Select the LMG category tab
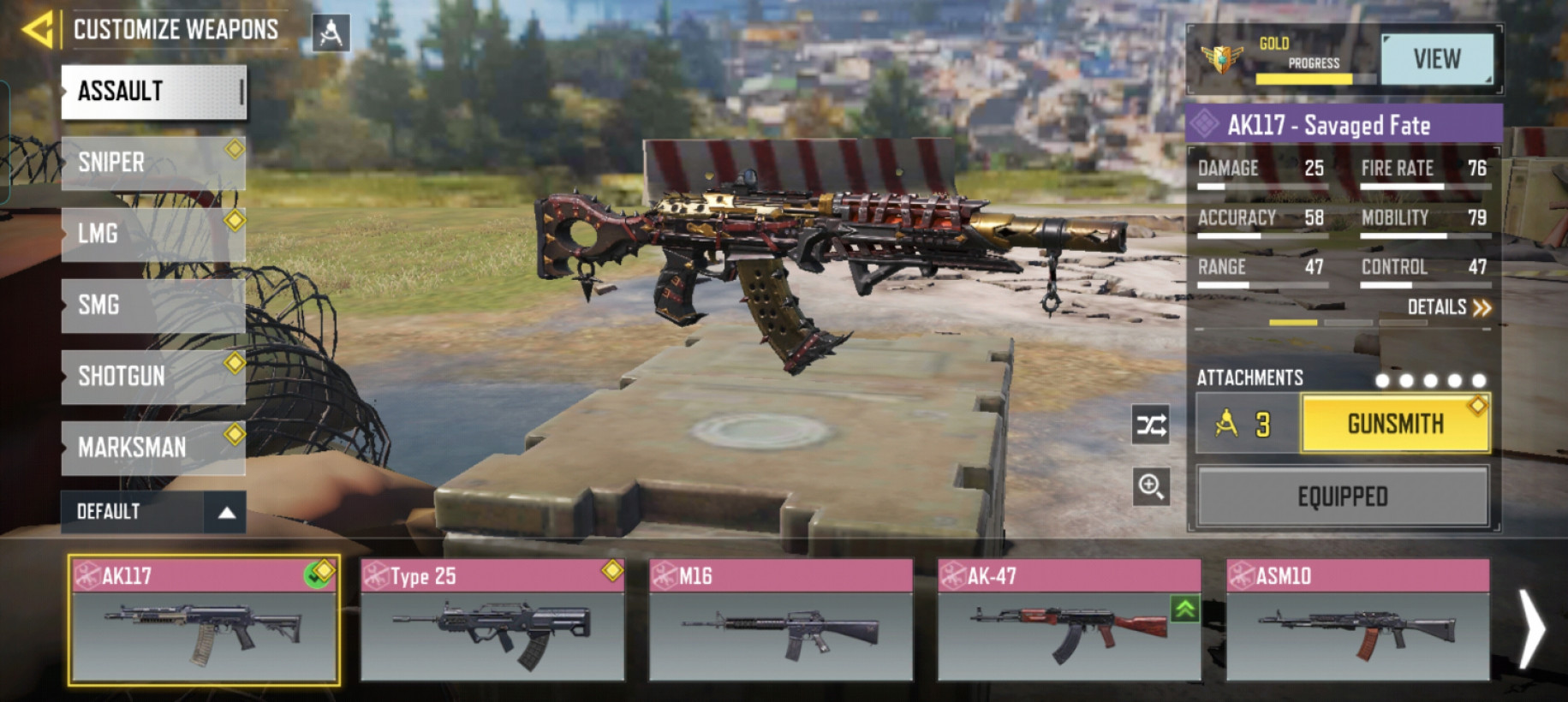 (x=153, y=234)
